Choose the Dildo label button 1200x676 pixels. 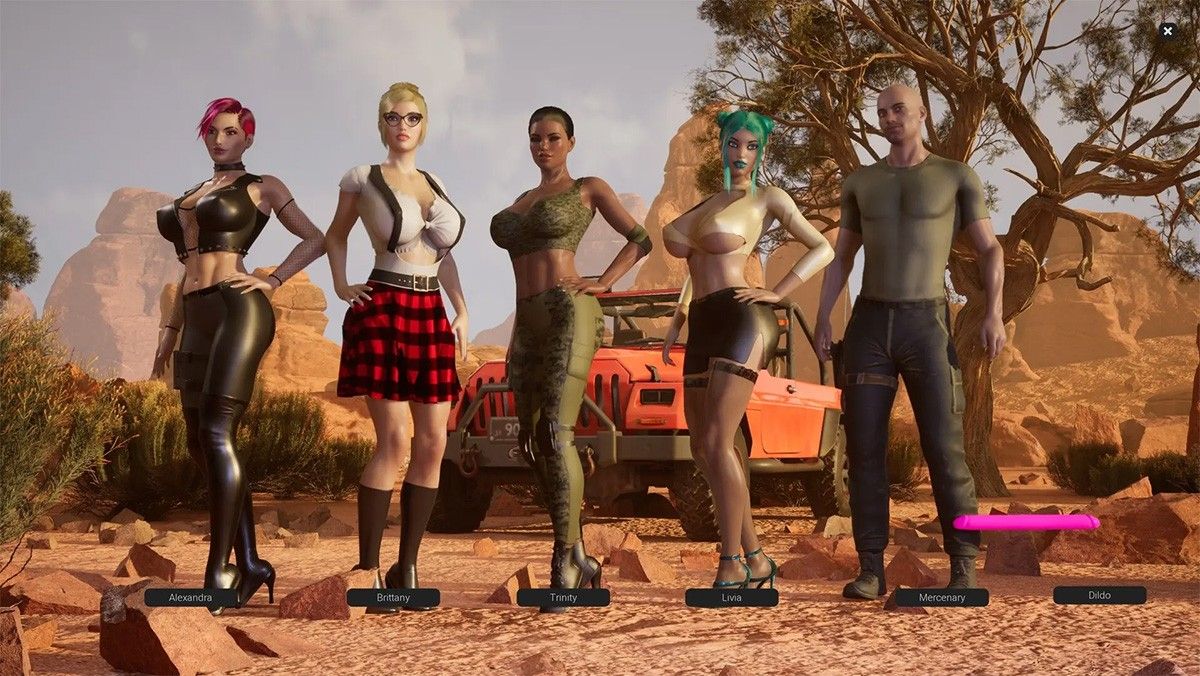(1099, 595)
